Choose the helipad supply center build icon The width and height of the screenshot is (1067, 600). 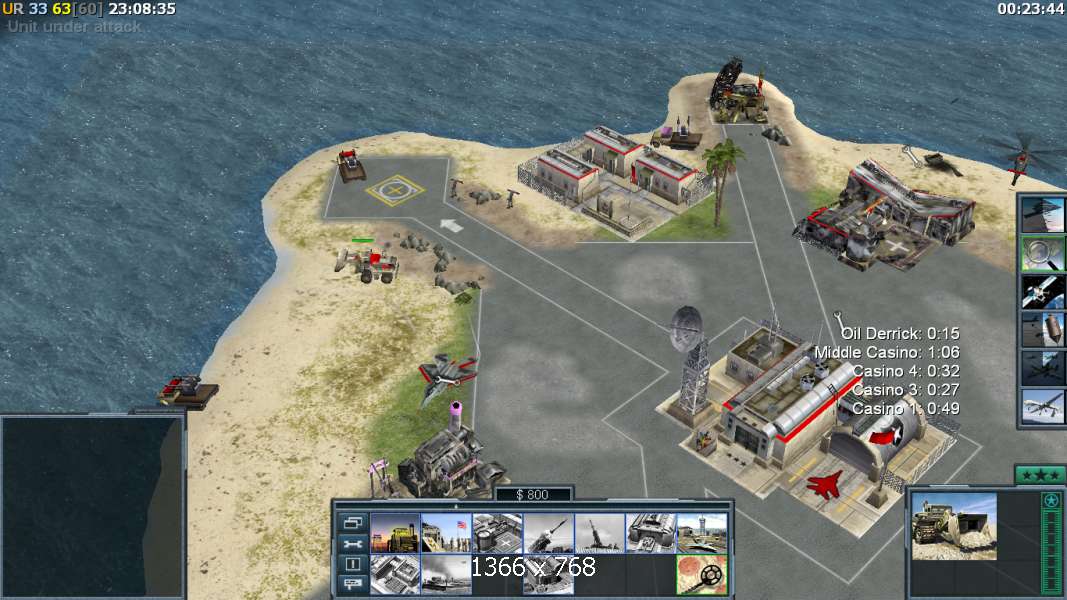point(497,533)
